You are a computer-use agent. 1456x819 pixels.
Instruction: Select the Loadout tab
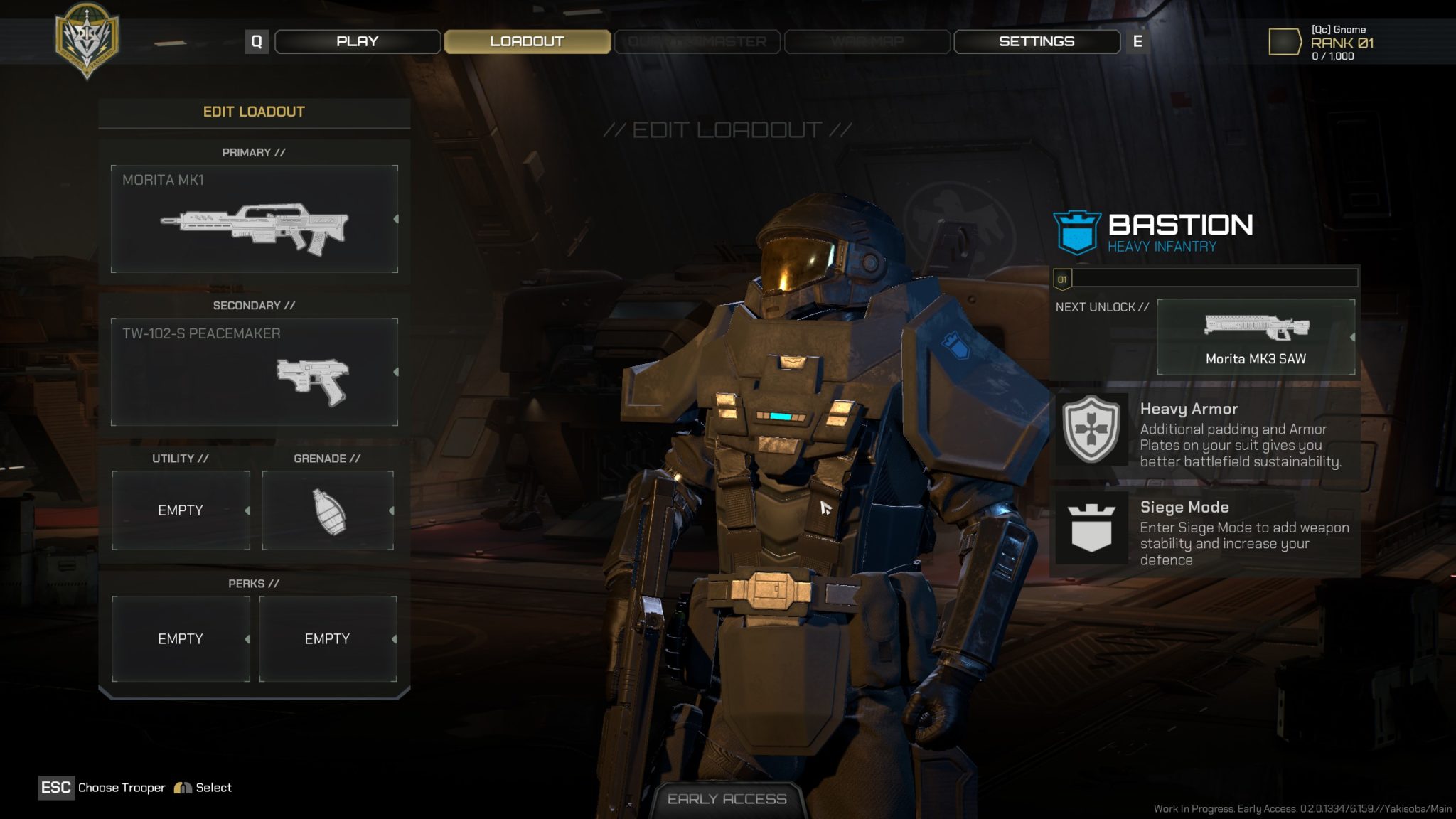pos(527,41)
